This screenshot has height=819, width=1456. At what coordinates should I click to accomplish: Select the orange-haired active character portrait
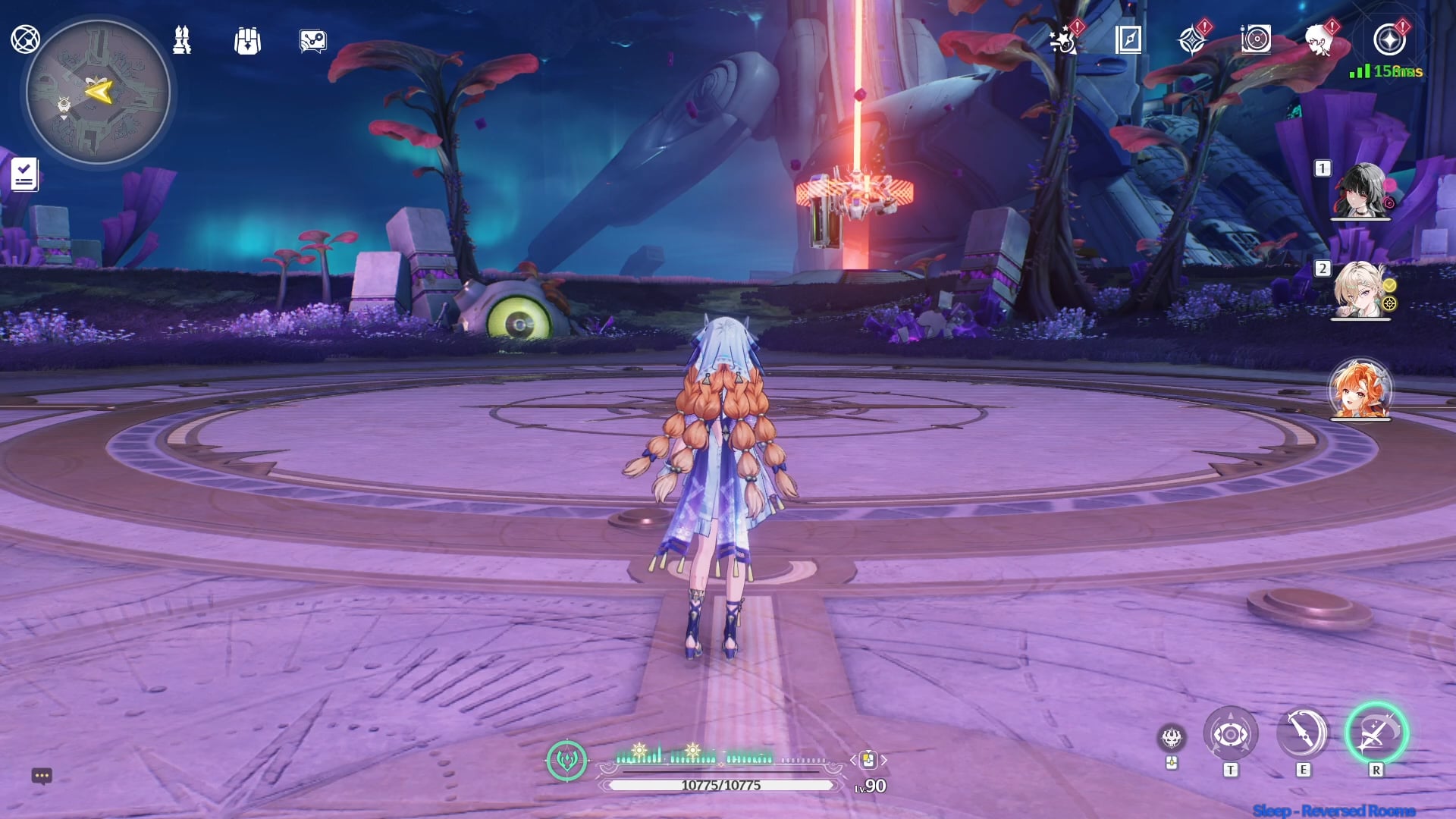[1360, 390]
